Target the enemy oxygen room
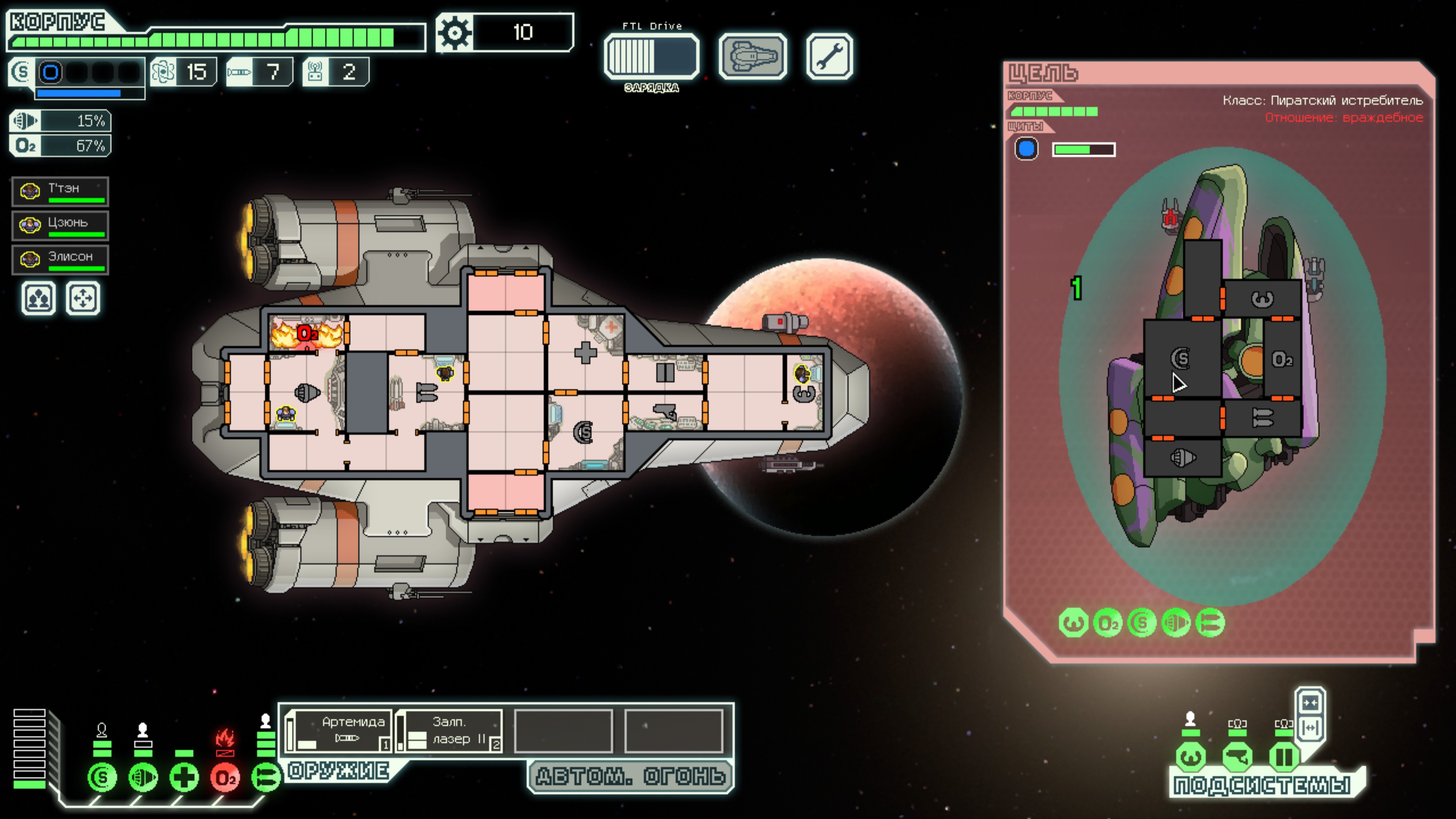This screenshot has width=1456, height=819. coord(1282,359)
